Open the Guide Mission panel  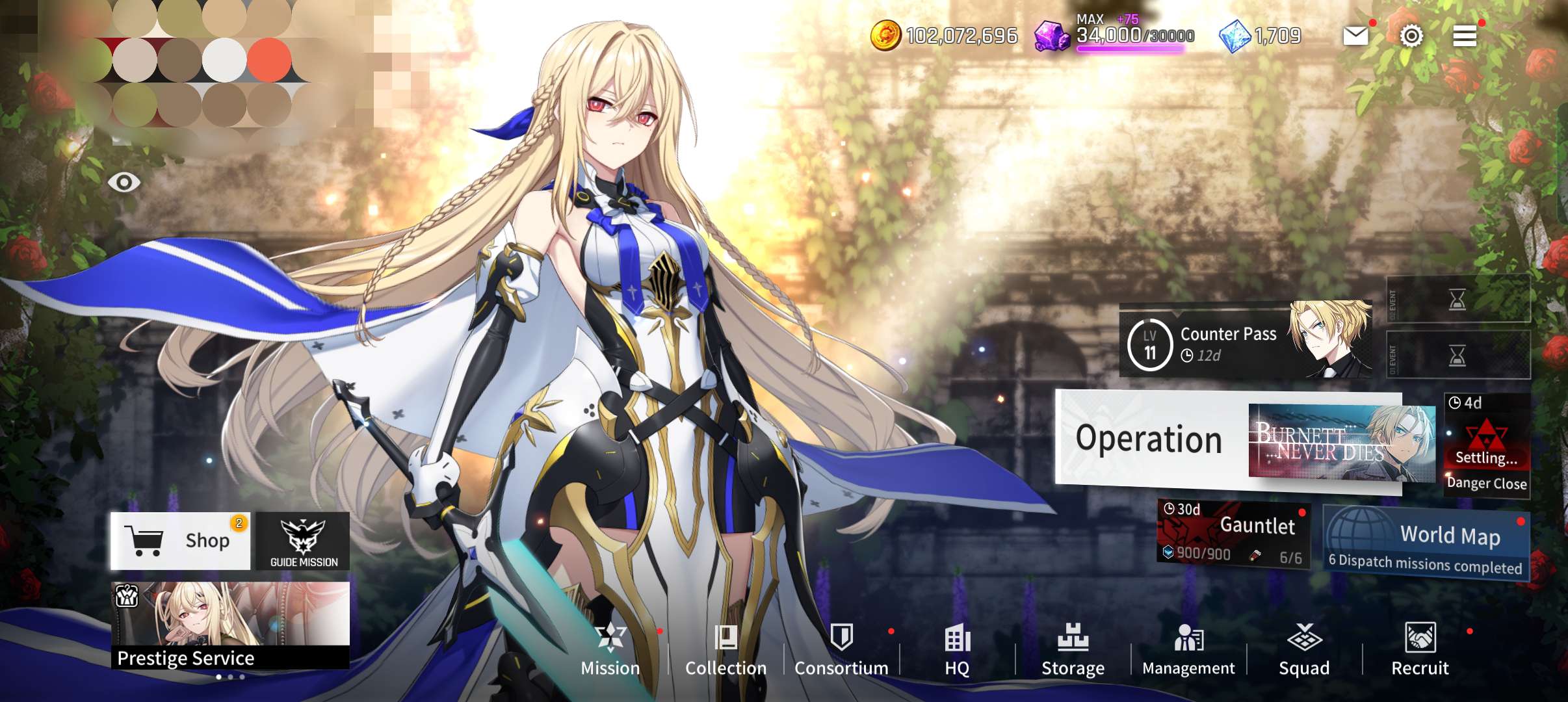tap(303, 541)
